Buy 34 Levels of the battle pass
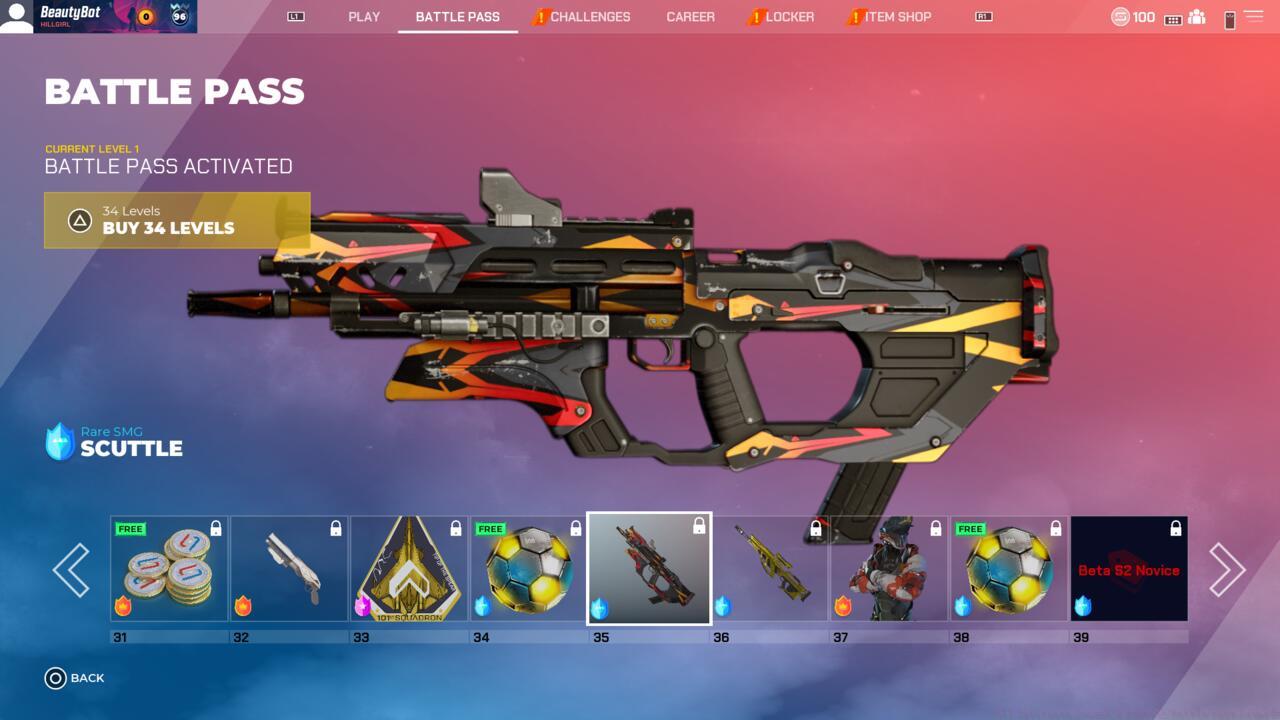1280x720 pixels. (x=177, y=220)
